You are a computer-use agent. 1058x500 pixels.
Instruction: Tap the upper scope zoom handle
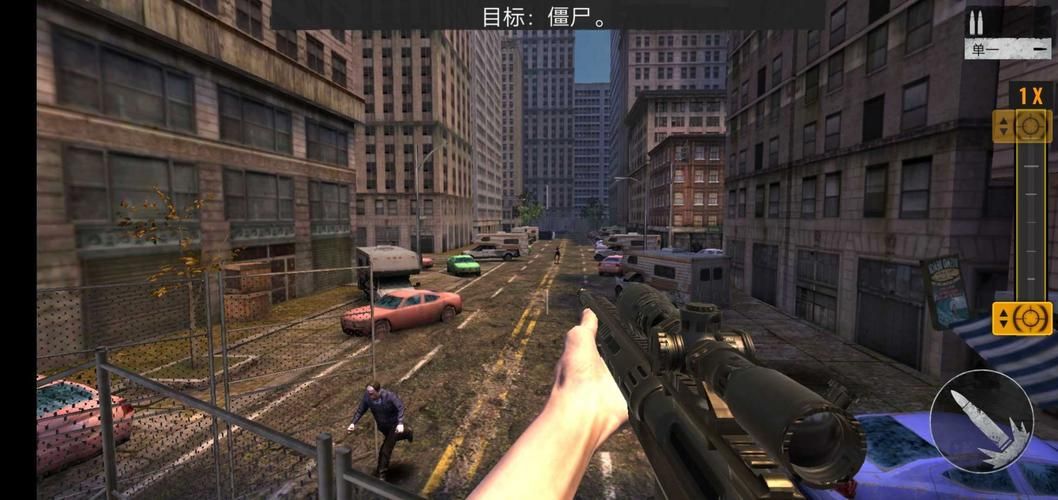coord(1022,126)
